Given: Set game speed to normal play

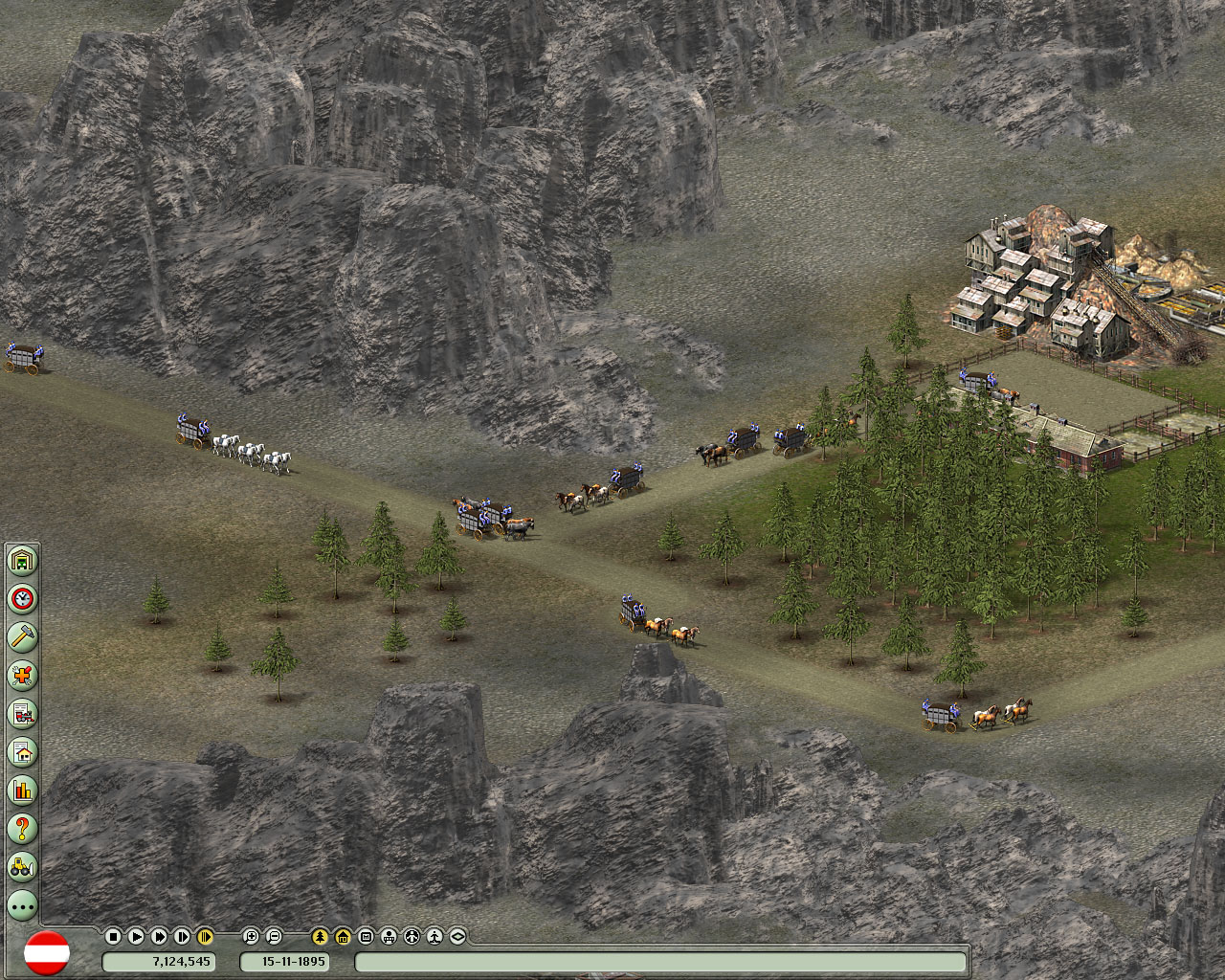Looking at the screenshot, I should point(136,936).
